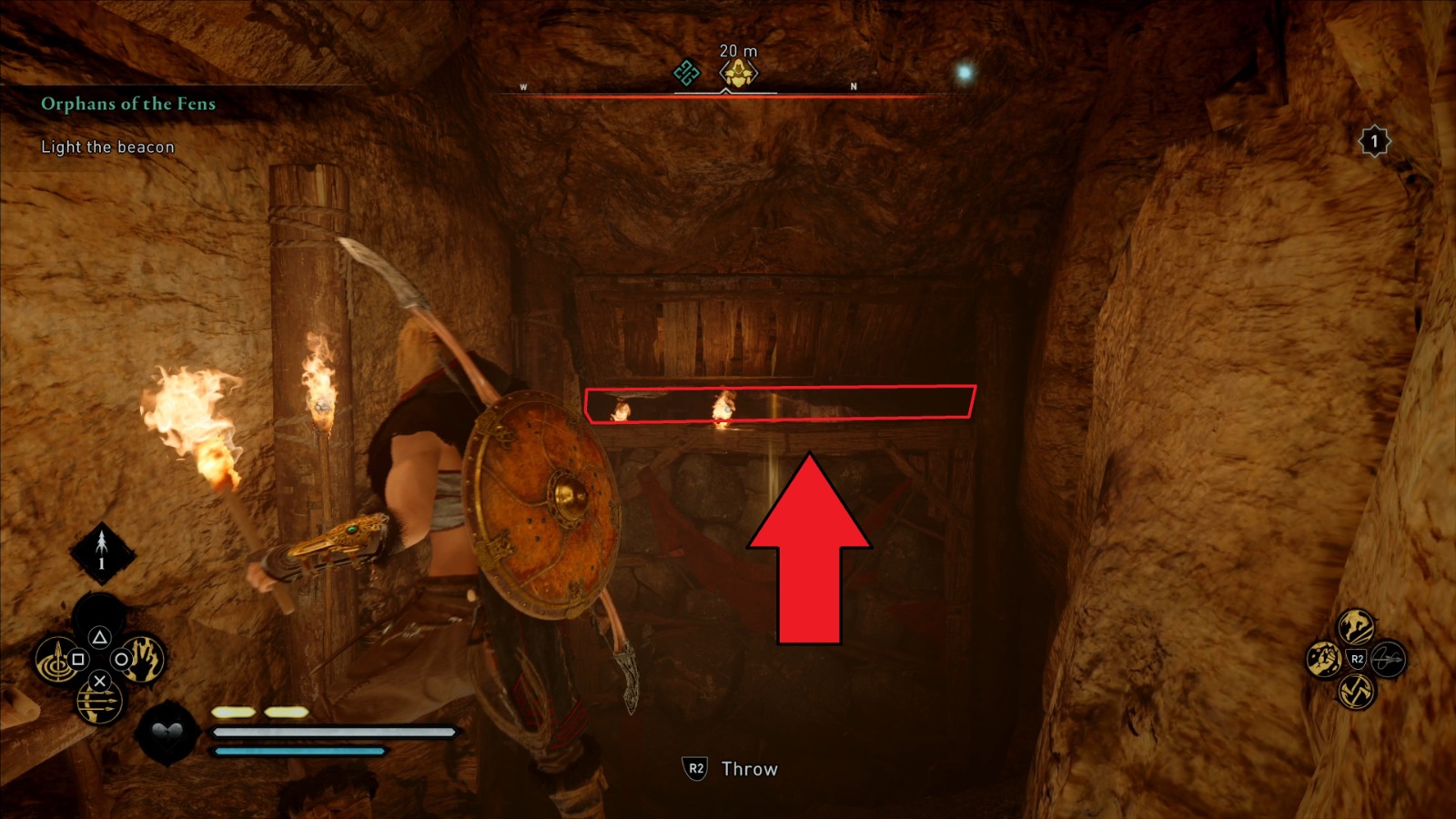Toggle the Circle face button prompt
The height and width of the screenshot is (819, 1456).
pos(120,660)
